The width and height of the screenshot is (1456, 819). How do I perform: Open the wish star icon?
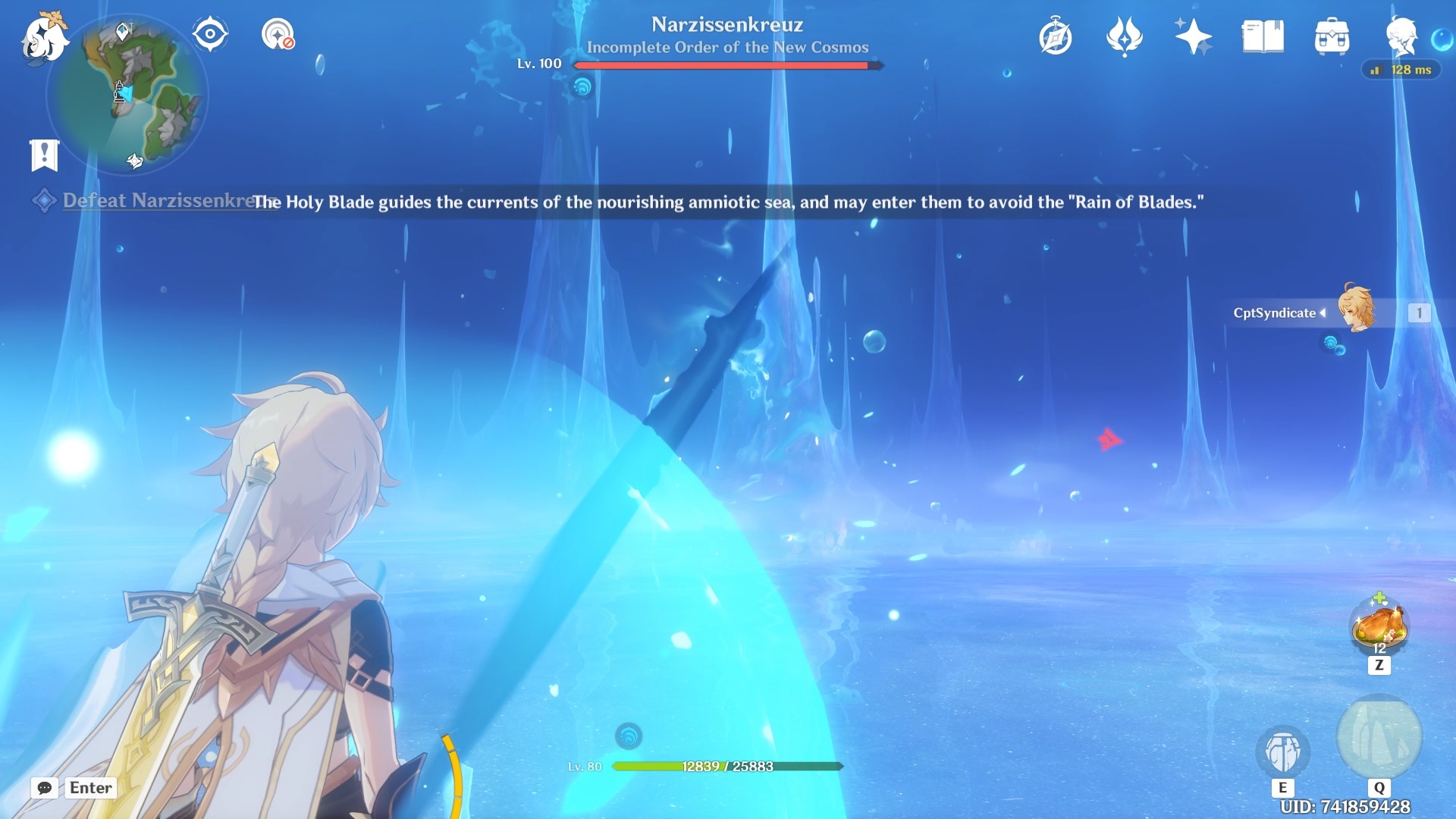pyautogui.click(x=1193, y=36)
